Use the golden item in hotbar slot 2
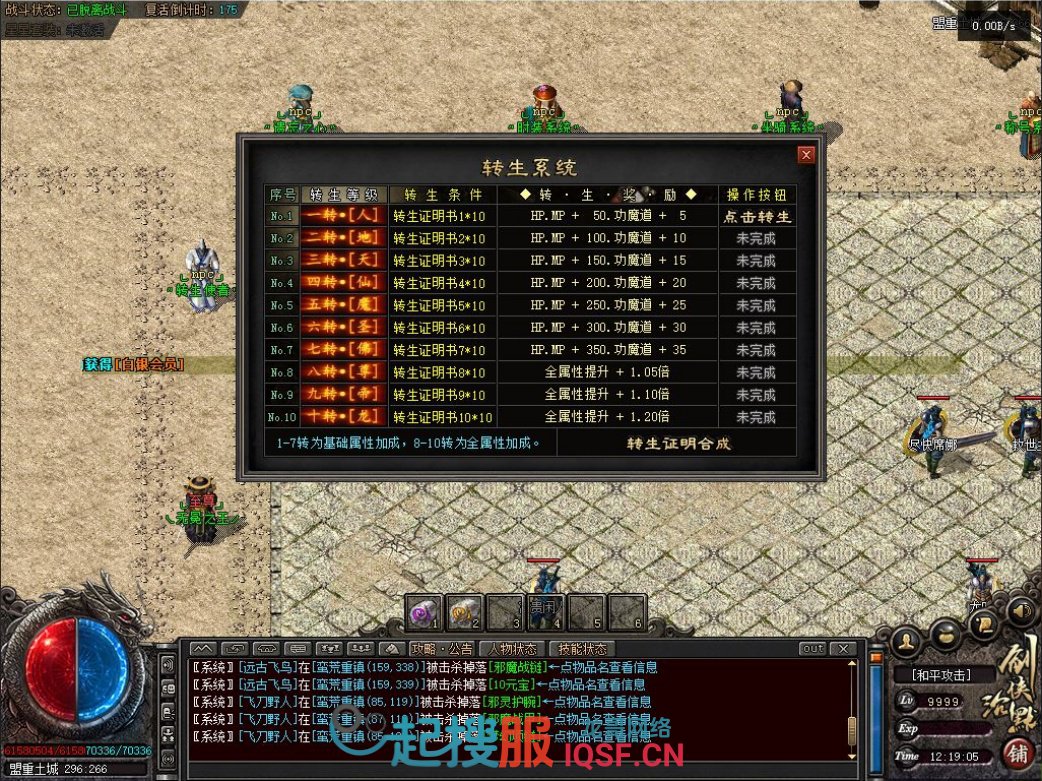1042x781 pixels. [x=465, y=610]
